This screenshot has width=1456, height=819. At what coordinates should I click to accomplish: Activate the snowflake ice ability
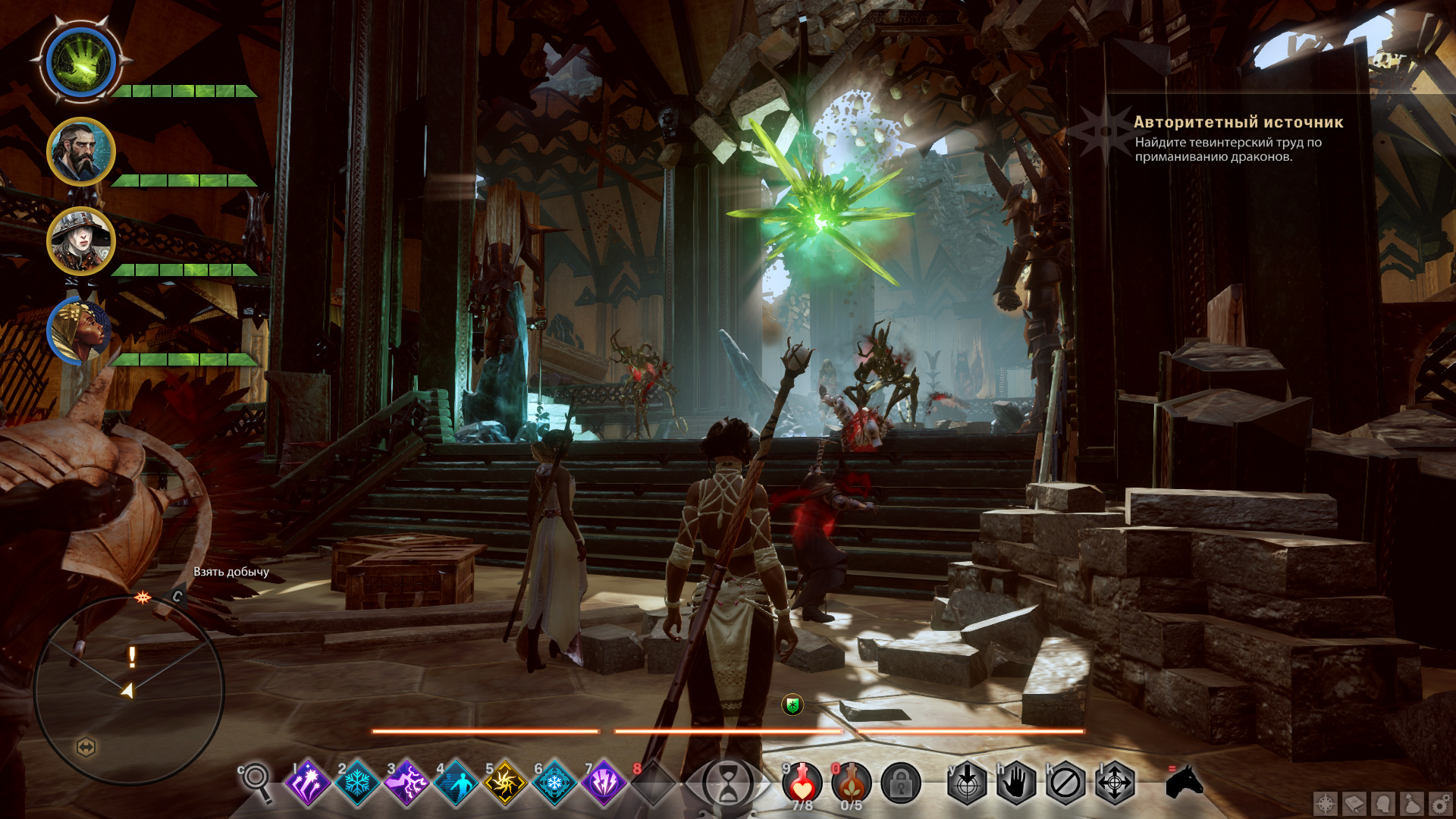pos(357,783)
